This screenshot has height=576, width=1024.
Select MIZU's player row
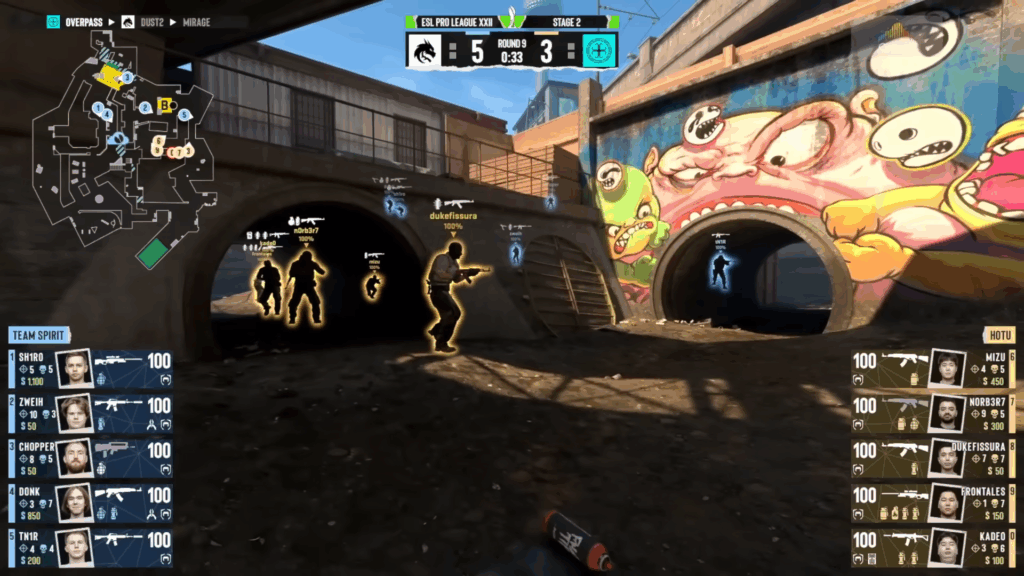(932, 368)
